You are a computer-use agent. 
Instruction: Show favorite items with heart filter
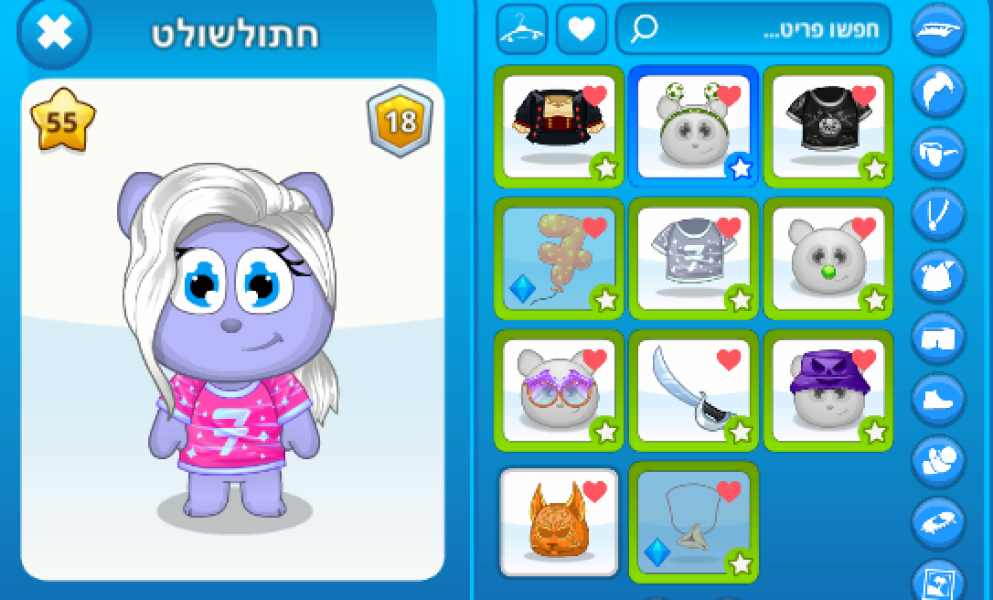[x=581, y=30]
